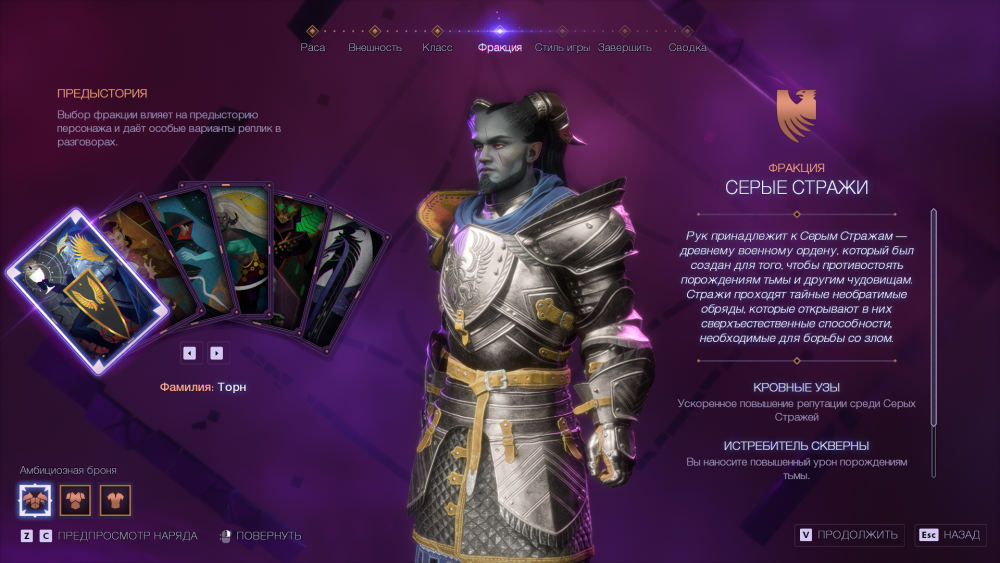Show the Сводка step
The height and width of the screenshot is (563, 1000).
(687, 46)
